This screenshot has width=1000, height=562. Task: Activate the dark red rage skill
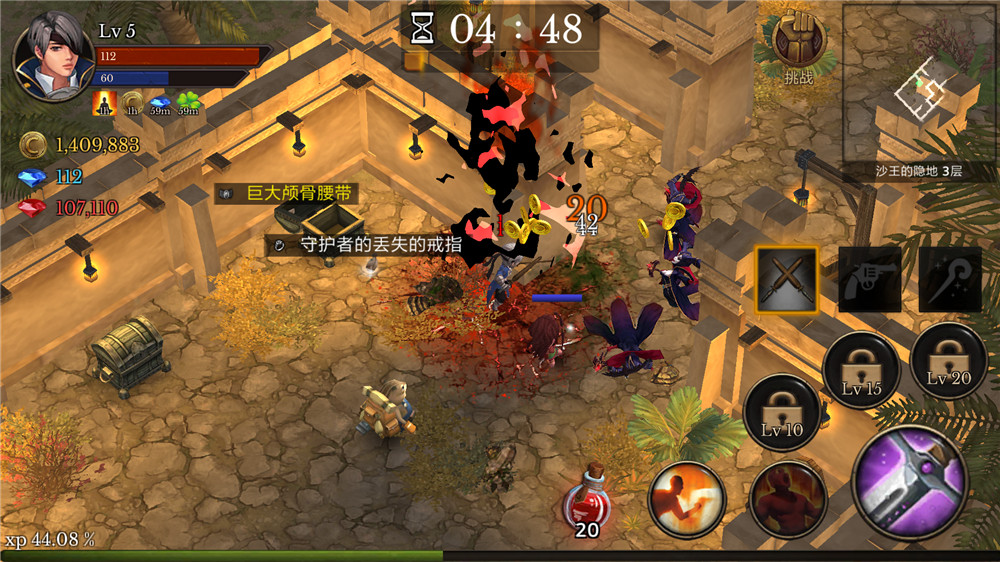point(788,500)
